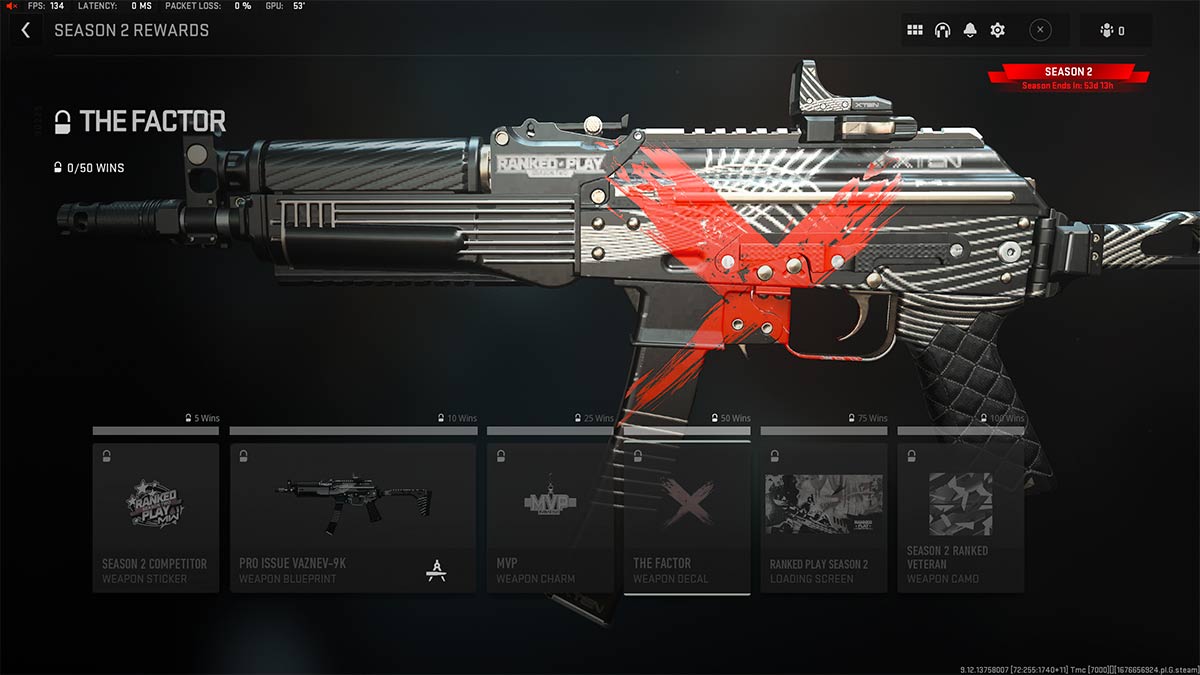
Task: Go back using the arrow button
Action: tap(26, 30)
